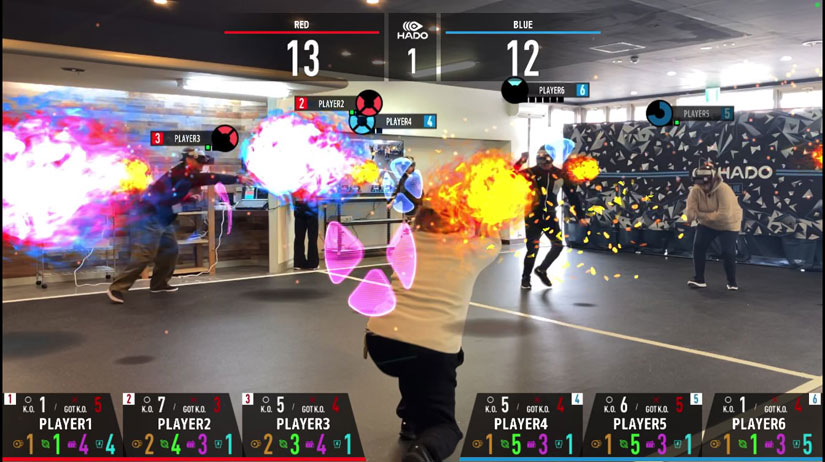Viewport: 825px width, 462px height.
Task: Open the PLAYER3 stats panel
Action: 301,425
